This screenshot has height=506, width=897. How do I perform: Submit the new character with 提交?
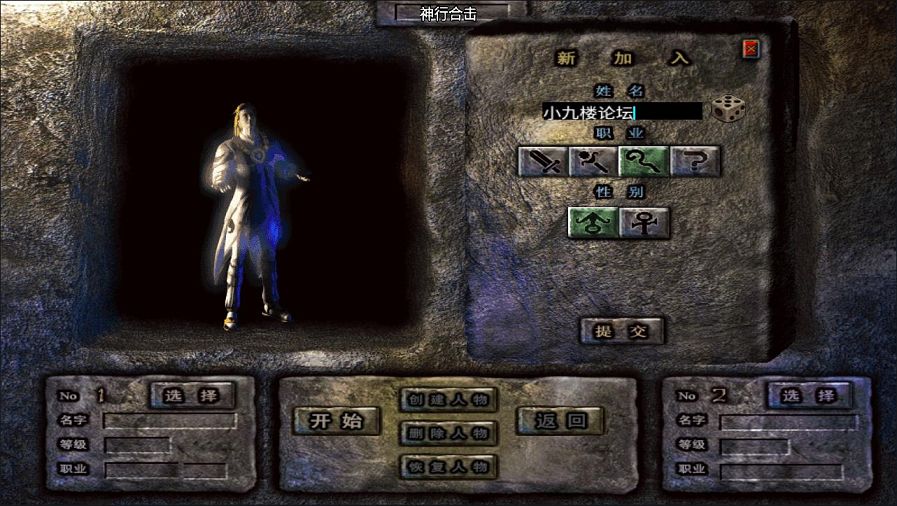pos(622,331)
